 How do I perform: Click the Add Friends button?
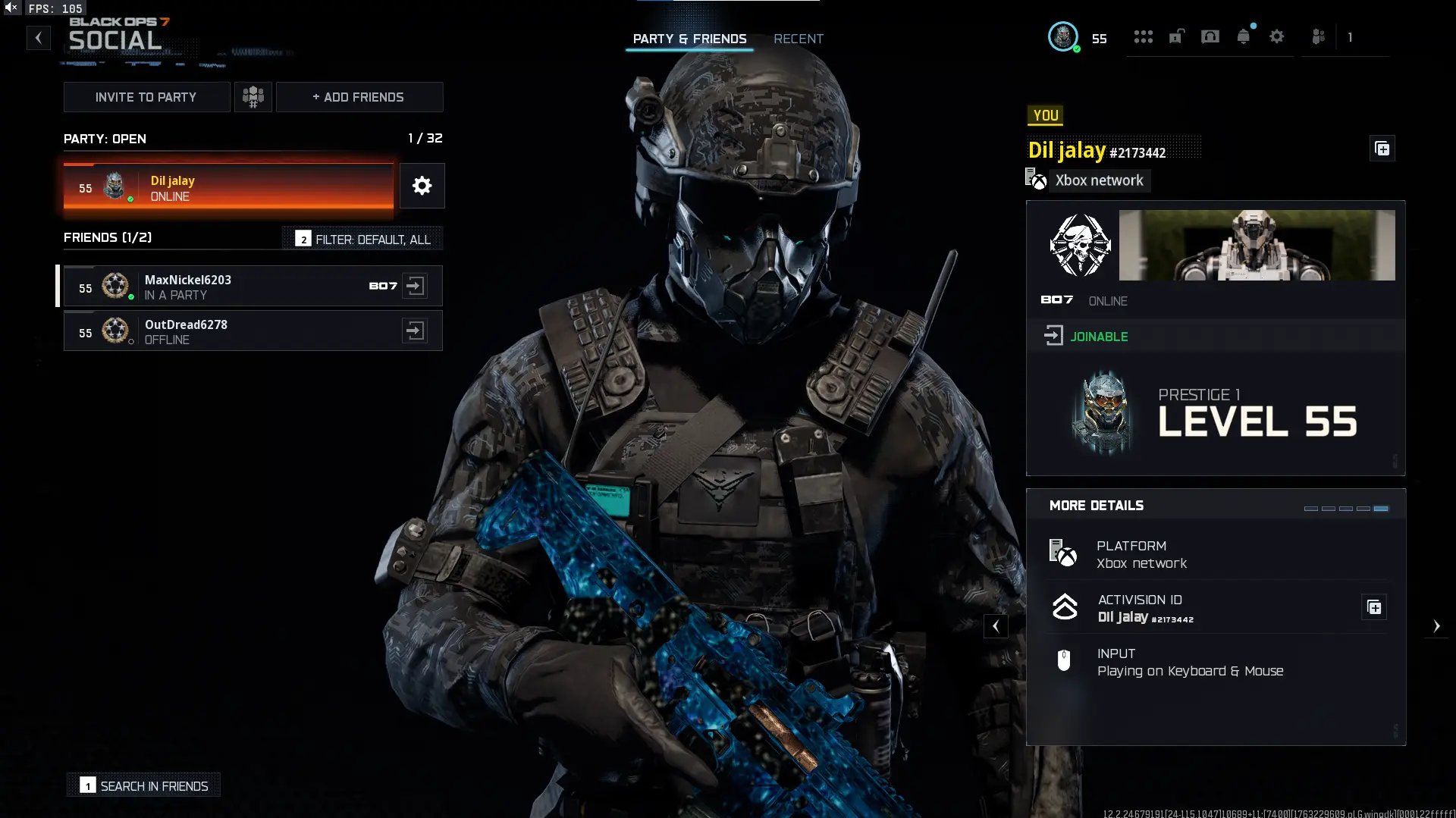(359, 96)
